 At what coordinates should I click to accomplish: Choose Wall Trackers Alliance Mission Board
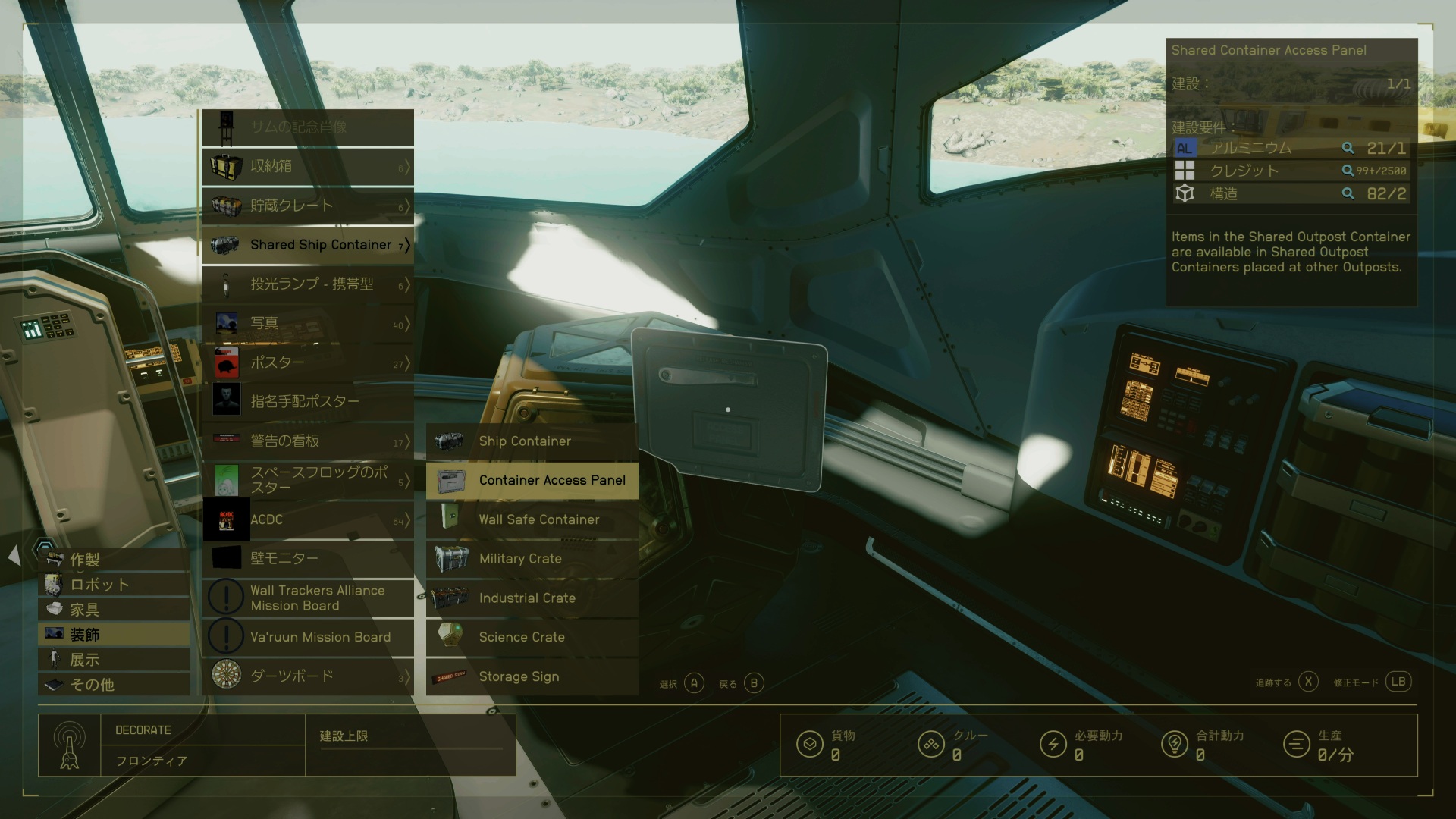(307, 598)
